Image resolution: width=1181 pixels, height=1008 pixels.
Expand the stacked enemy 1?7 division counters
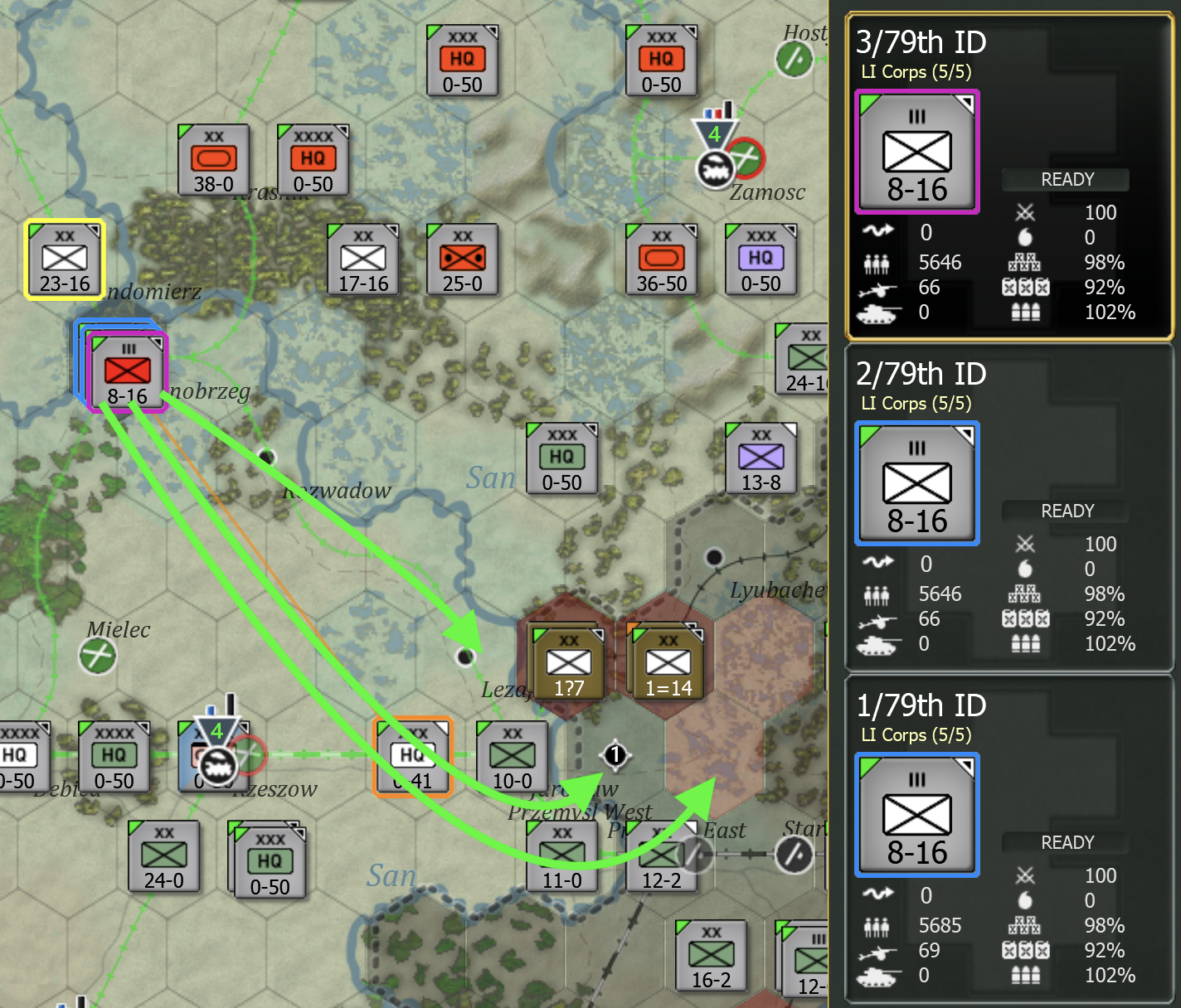568,661
